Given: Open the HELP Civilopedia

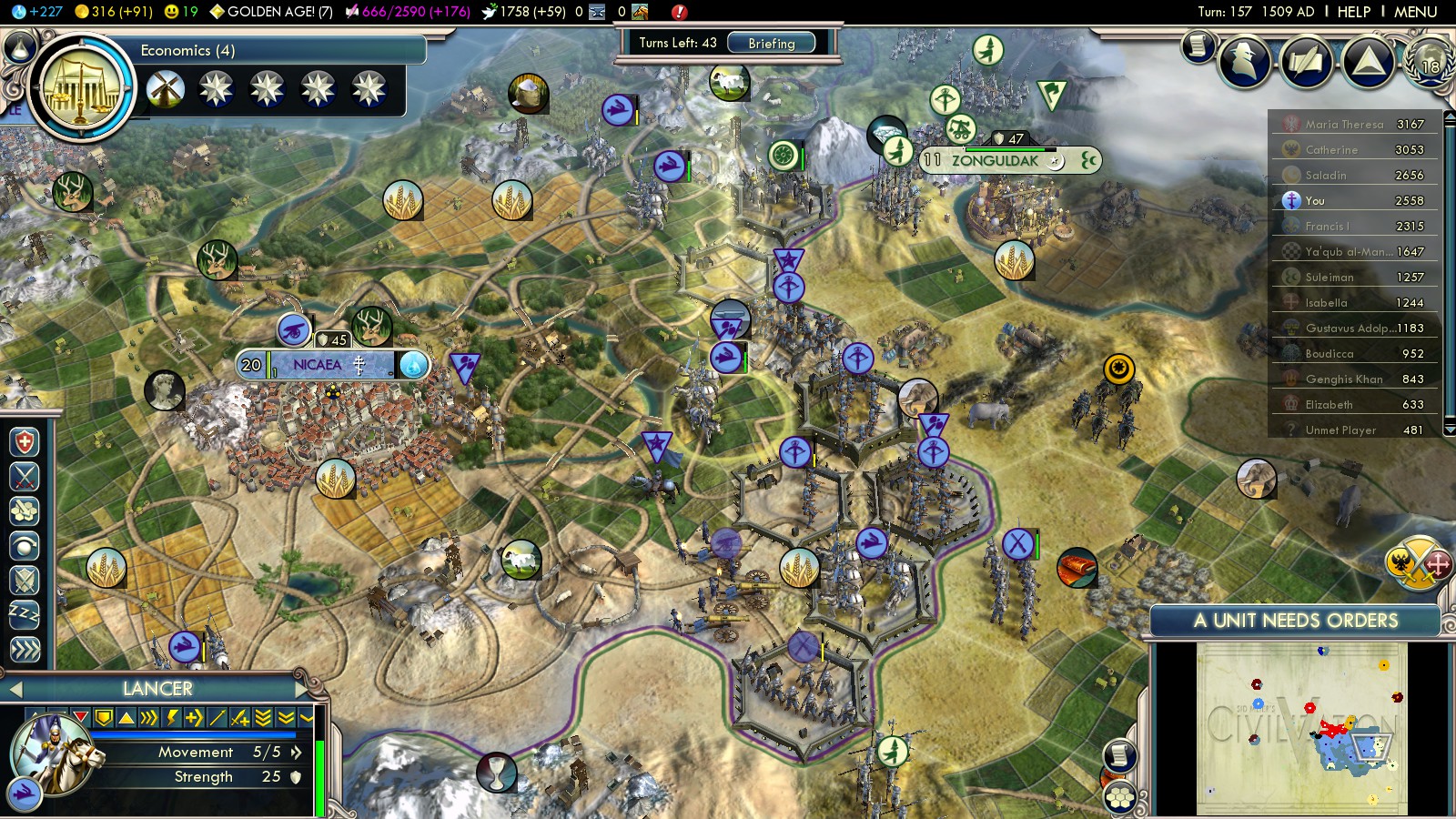Looking at the screenshot, I should 1353,12.
